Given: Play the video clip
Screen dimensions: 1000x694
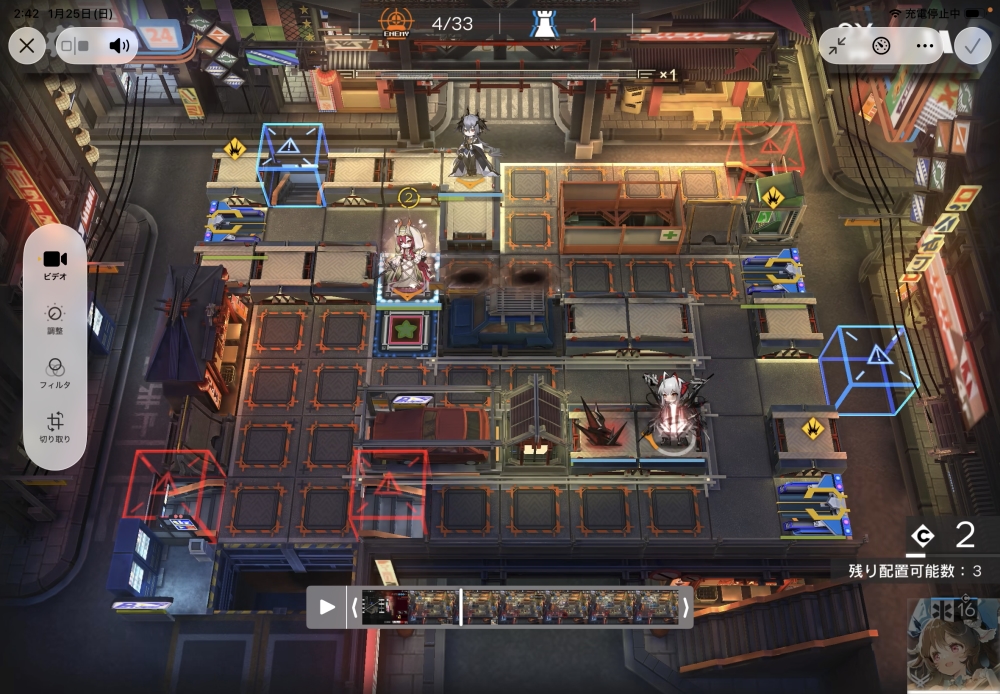Looking at the screenshot, I should [x=327, y=607].
